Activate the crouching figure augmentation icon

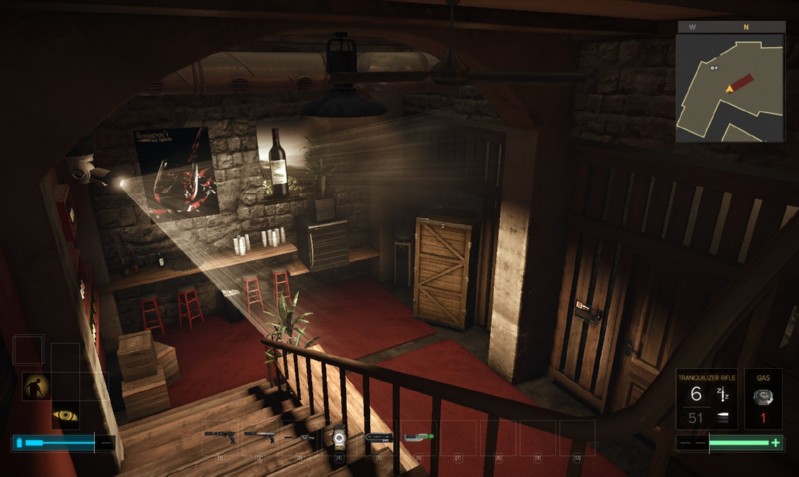(36, 386)
